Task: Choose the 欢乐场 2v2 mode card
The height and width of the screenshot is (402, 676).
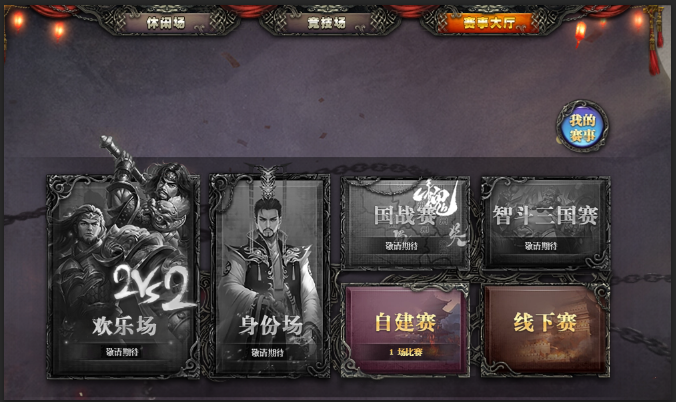Action: (x=123, y=275)
